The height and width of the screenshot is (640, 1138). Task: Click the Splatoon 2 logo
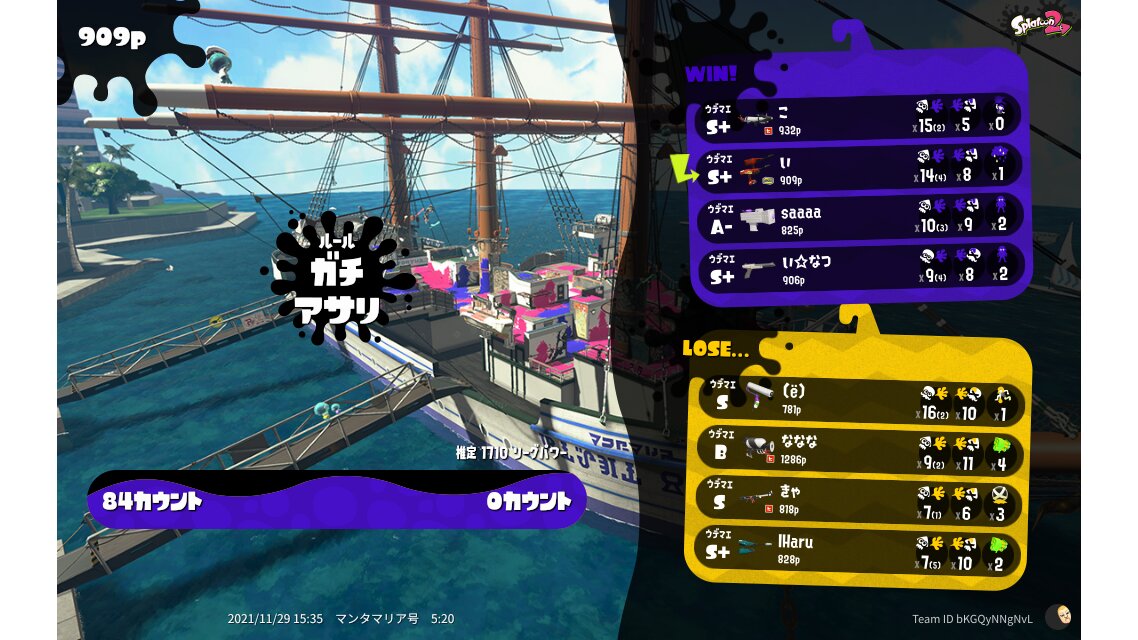click(1041, 24)
